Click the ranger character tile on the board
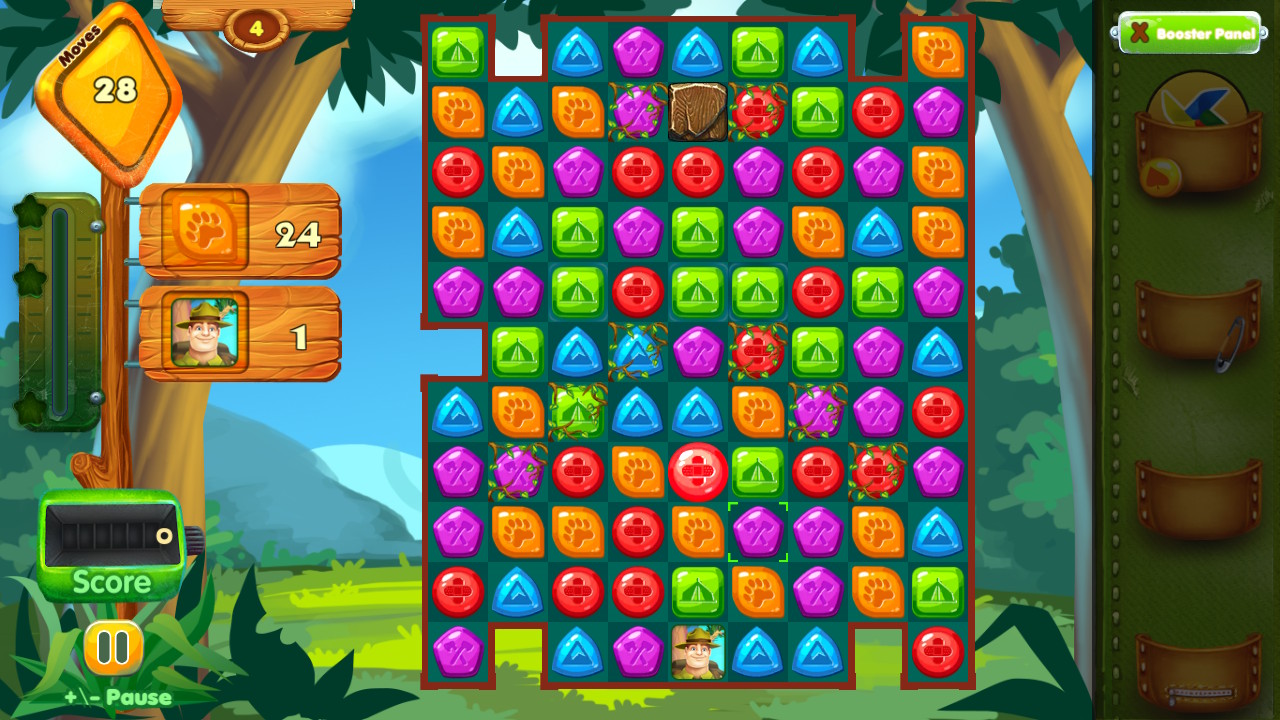Viewport: 1280px width, 720px height. (x=697, y=651)
